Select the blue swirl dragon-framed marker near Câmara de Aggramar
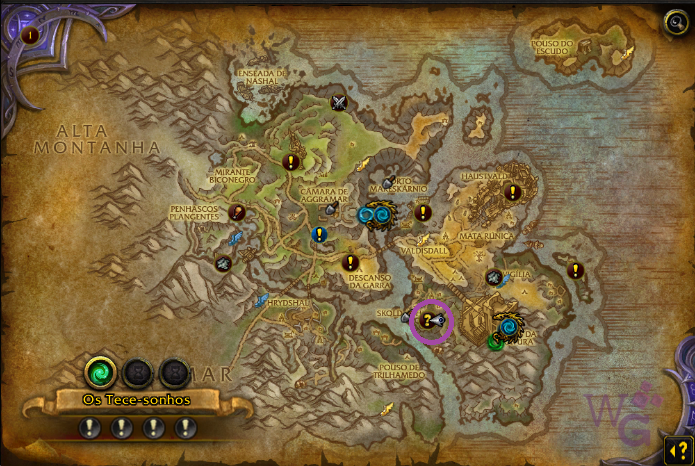695x466 pixels. coord(372,213)
